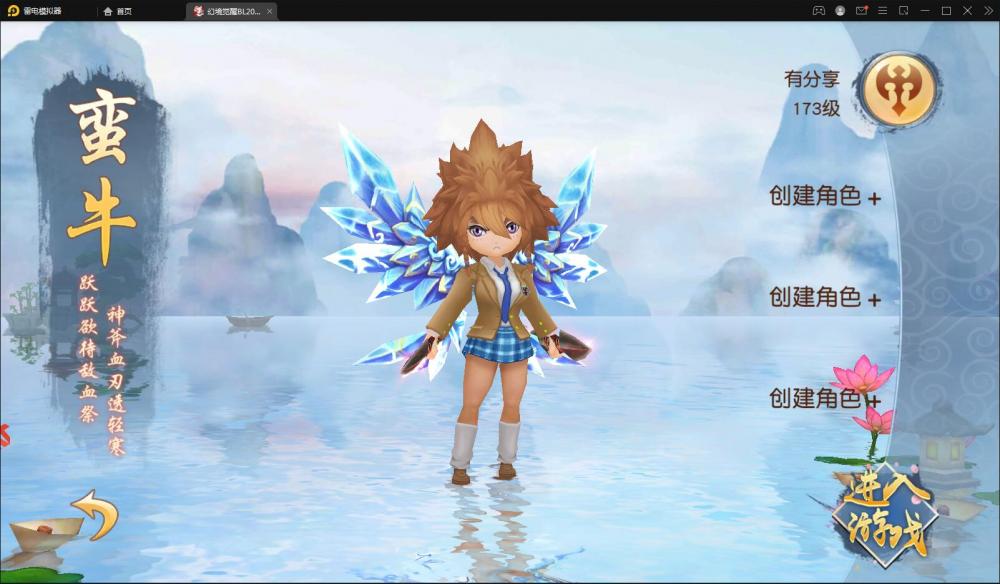Switch to the 首页 home tab
Image resolution: width=1000 pixels, height=584 pixels.
pos(118,11)
